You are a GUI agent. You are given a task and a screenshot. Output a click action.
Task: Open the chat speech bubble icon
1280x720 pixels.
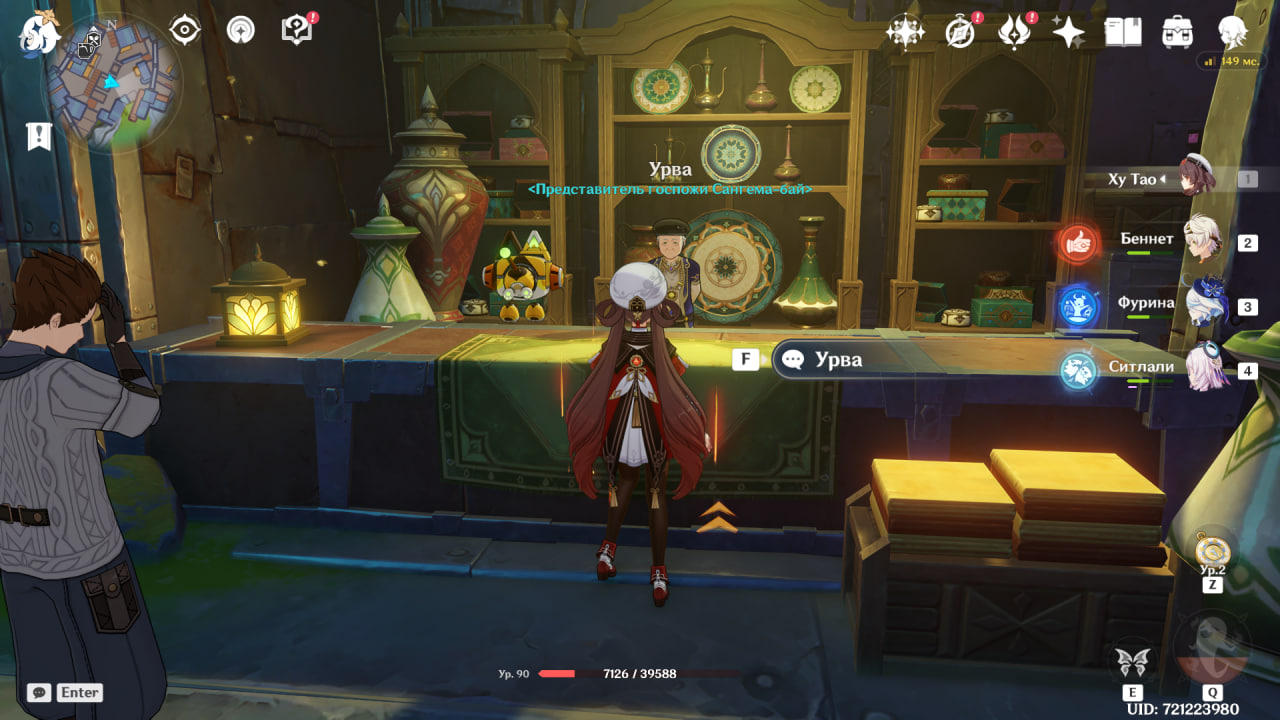39,692
